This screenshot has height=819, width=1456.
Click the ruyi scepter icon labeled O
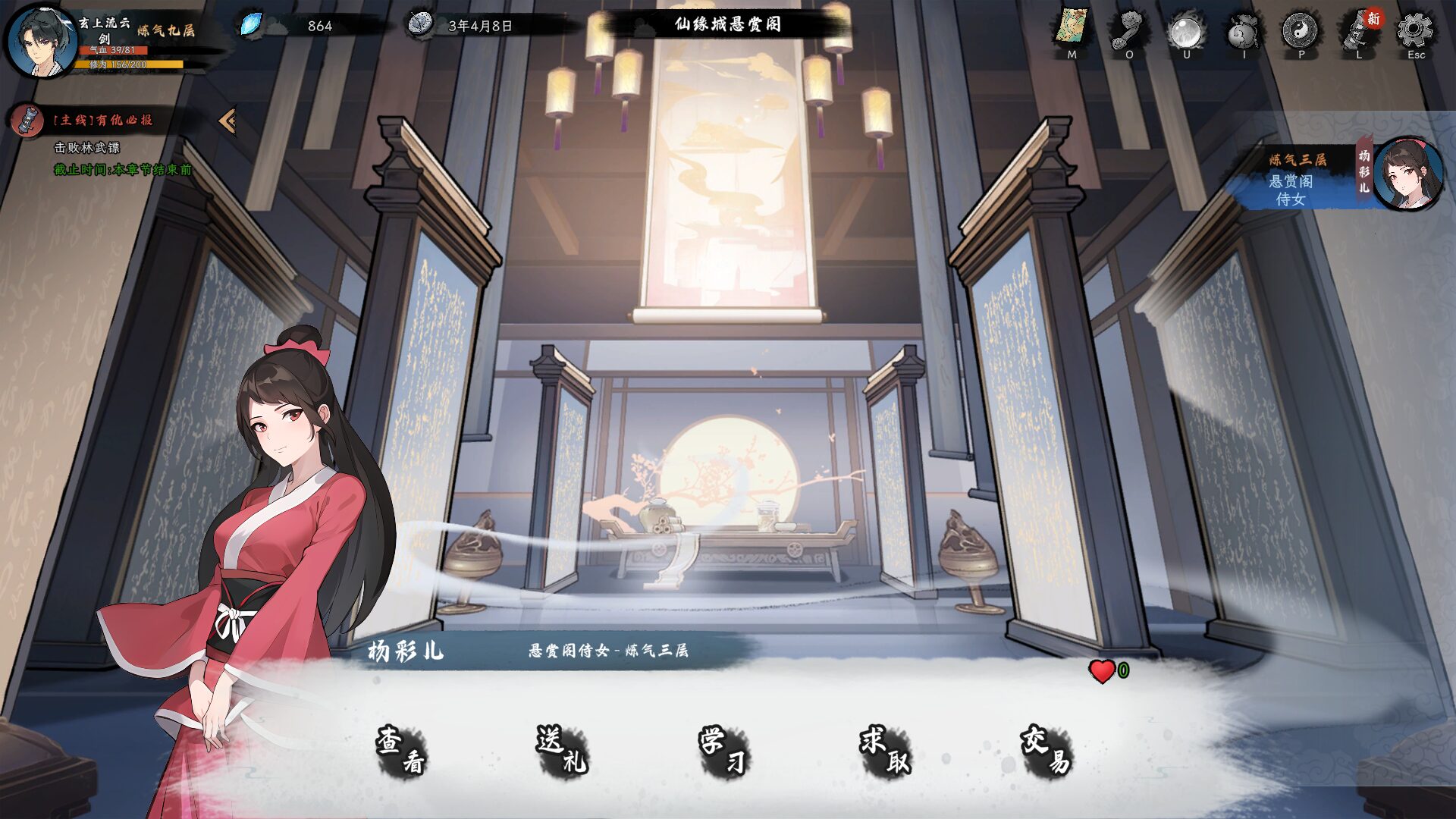[x=1129, y=27]
